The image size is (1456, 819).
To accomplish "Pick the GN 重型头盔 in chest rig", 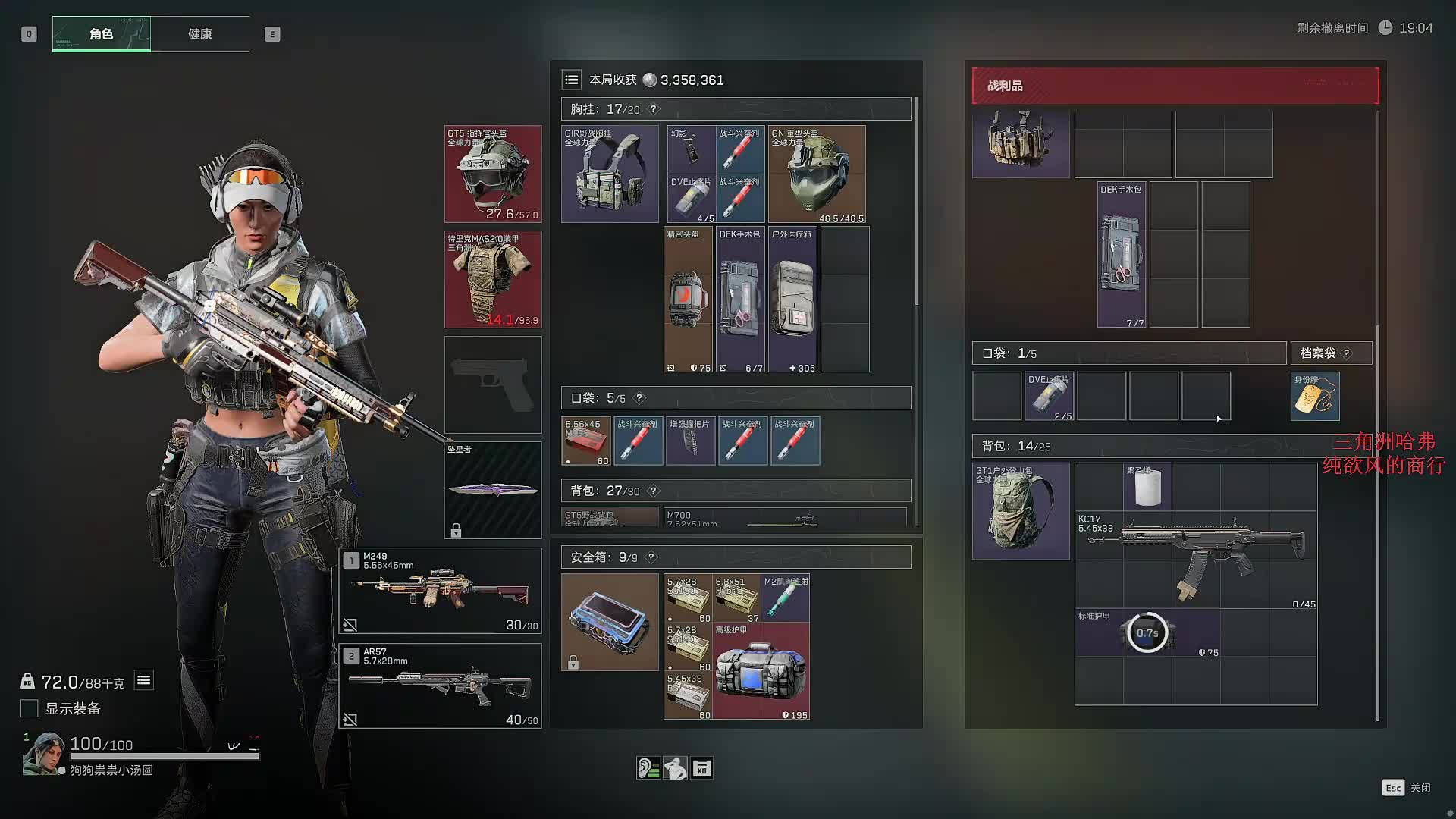I will point(817,174).
